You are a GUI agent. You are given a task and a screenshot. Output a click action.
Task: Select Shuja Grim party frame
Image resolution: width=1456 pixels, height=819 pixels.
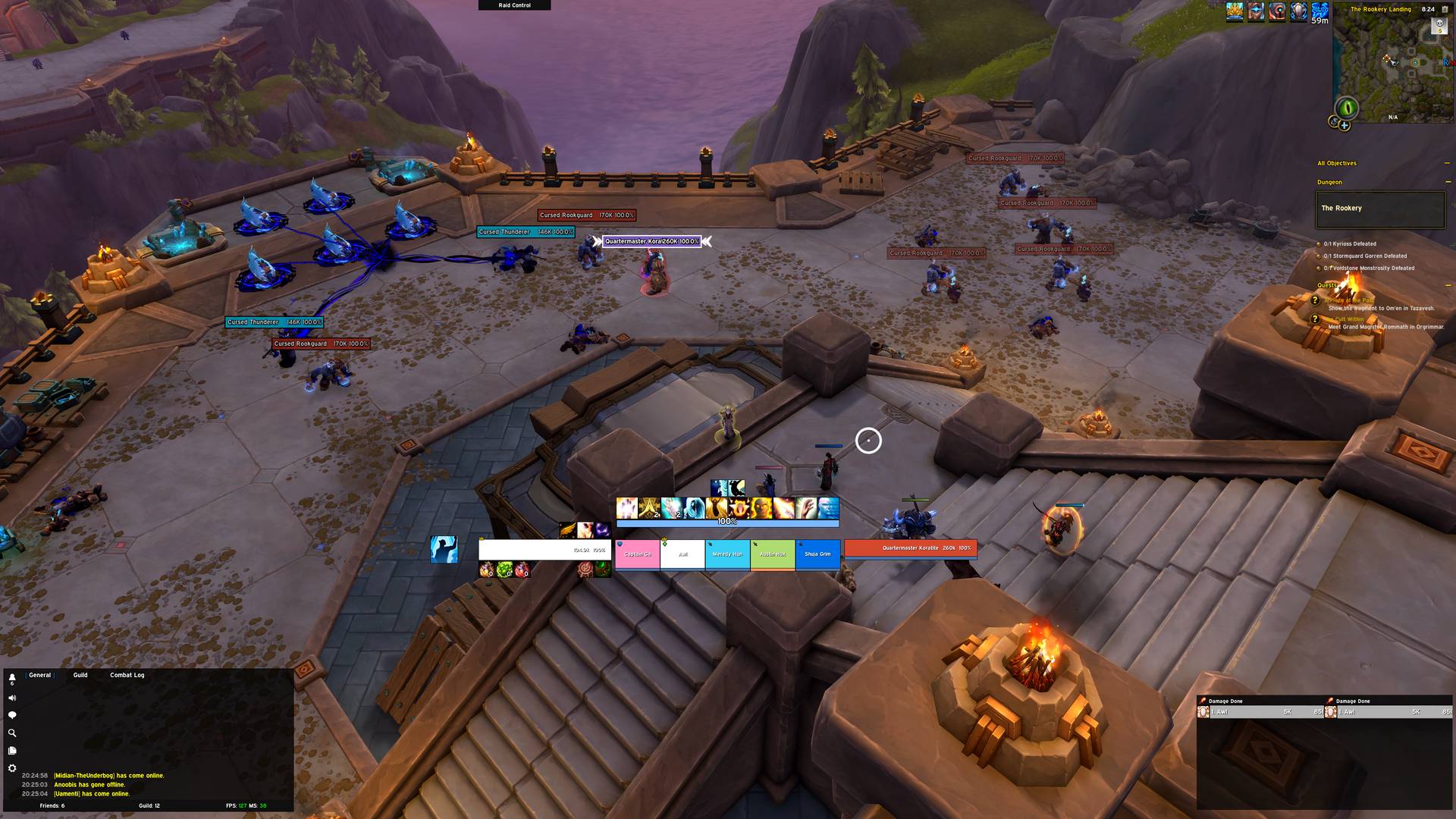click(817, 554)
